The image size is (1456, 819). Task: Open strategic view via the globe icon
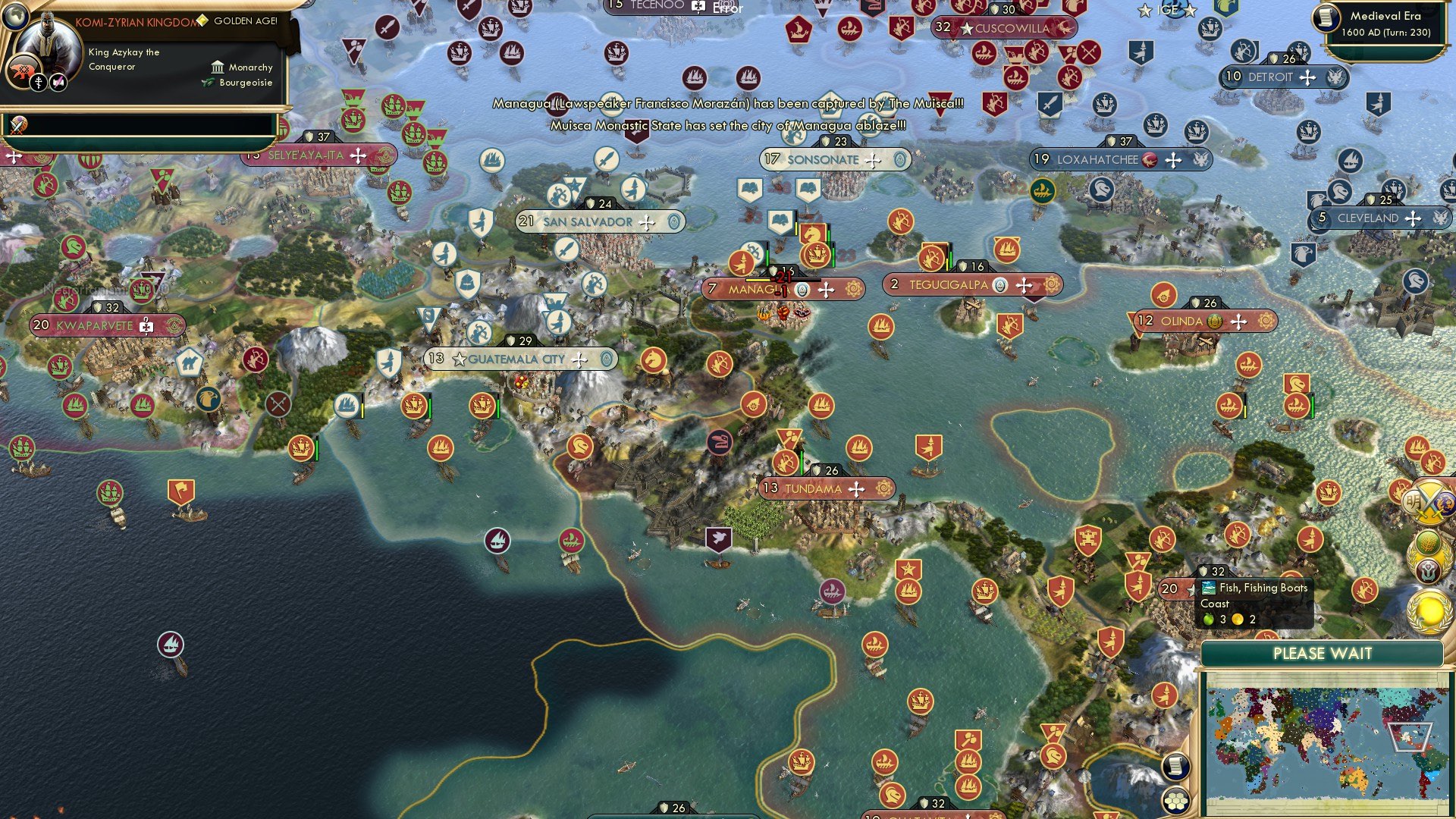(17, 17)
